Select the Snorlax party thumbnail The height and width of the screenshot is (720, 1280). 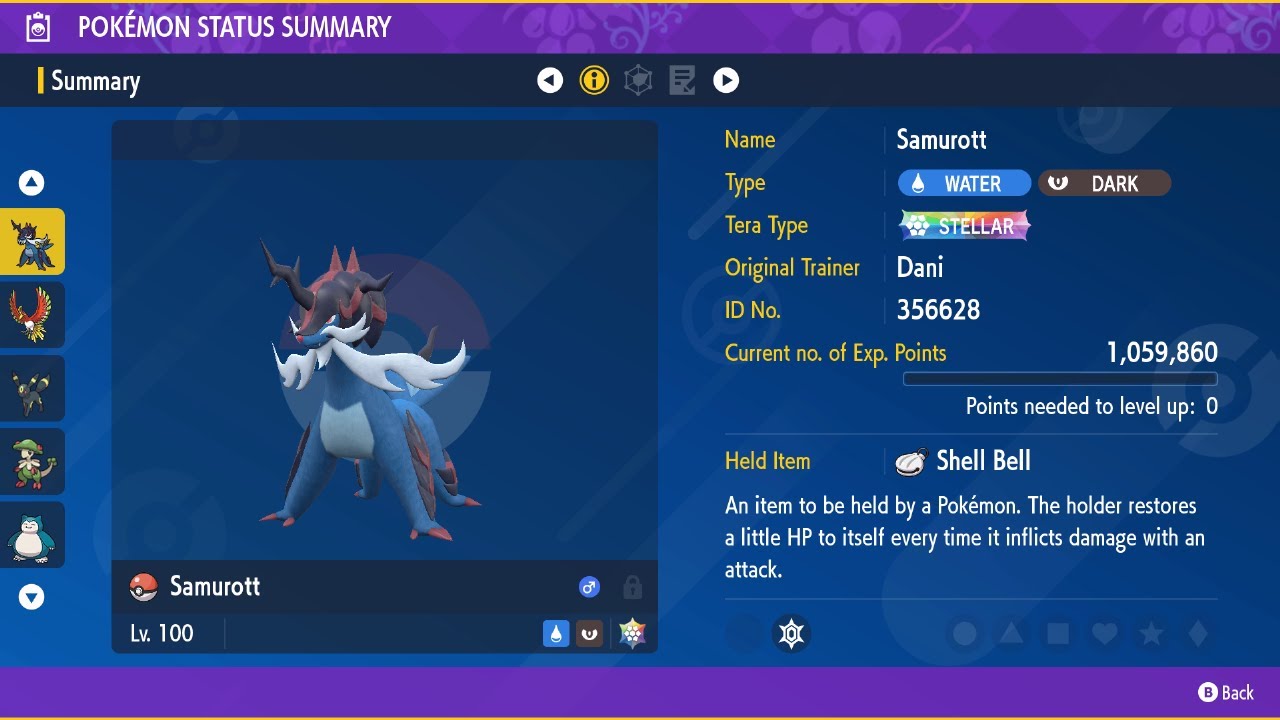[x=32, y=534]
